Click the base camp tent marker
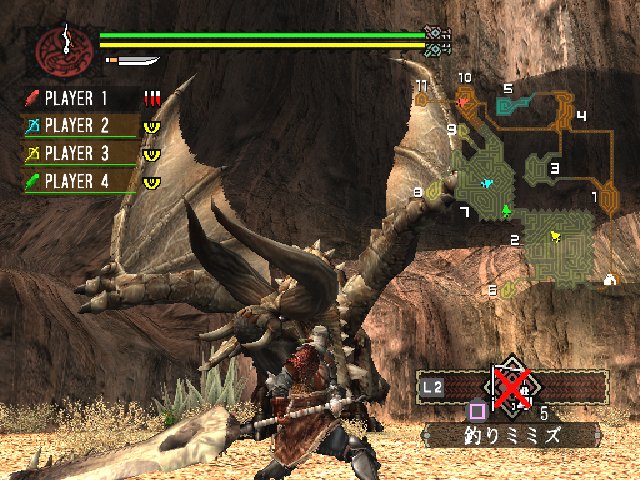 pyautogui.click(x=609, y=280)
